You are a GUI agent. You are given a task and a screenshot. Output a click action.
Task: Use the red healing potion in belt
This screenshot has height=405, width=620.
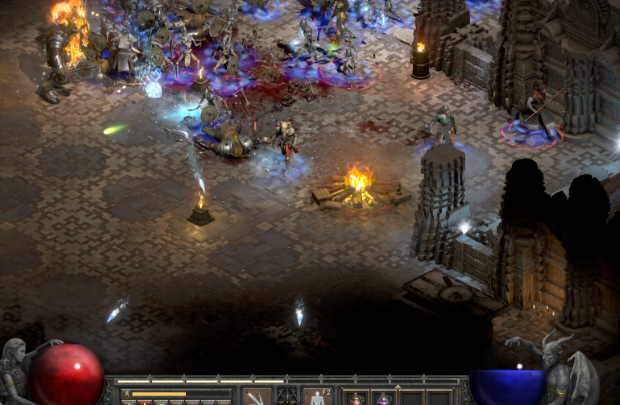(356, 399)
